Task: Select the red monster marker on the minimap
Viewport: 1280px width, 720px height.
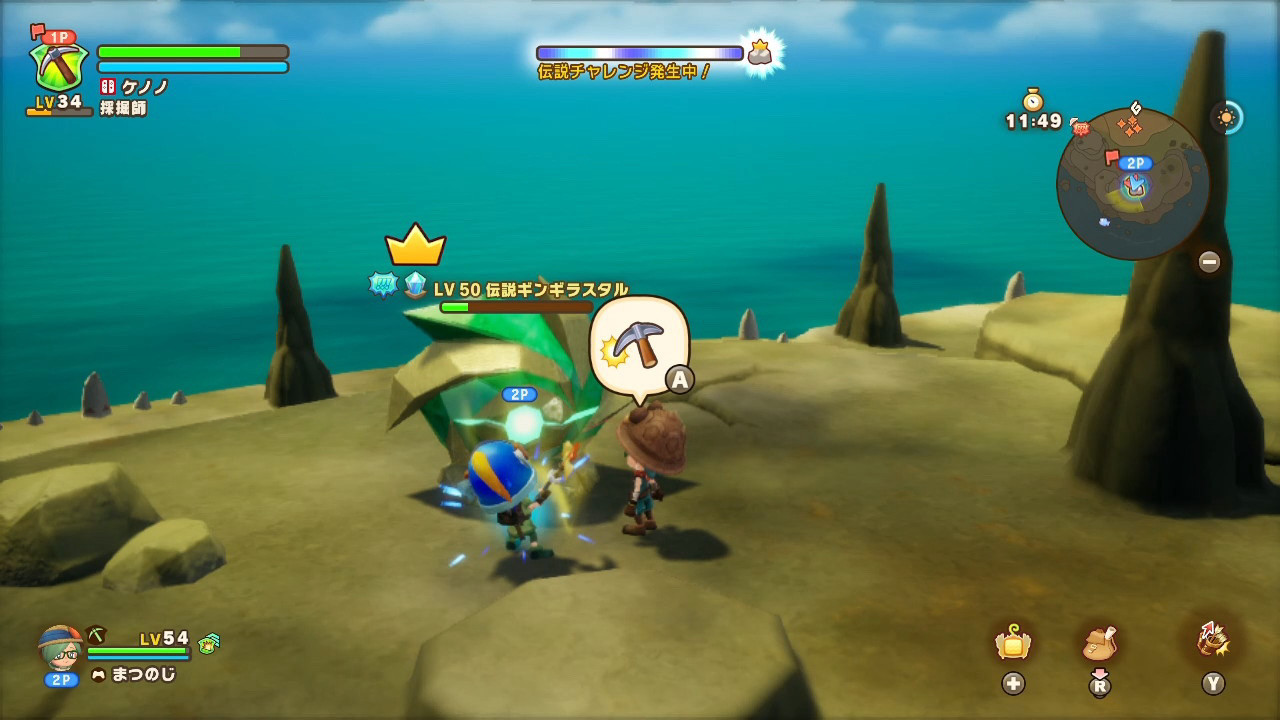Action: click(x=1080, y=127)
